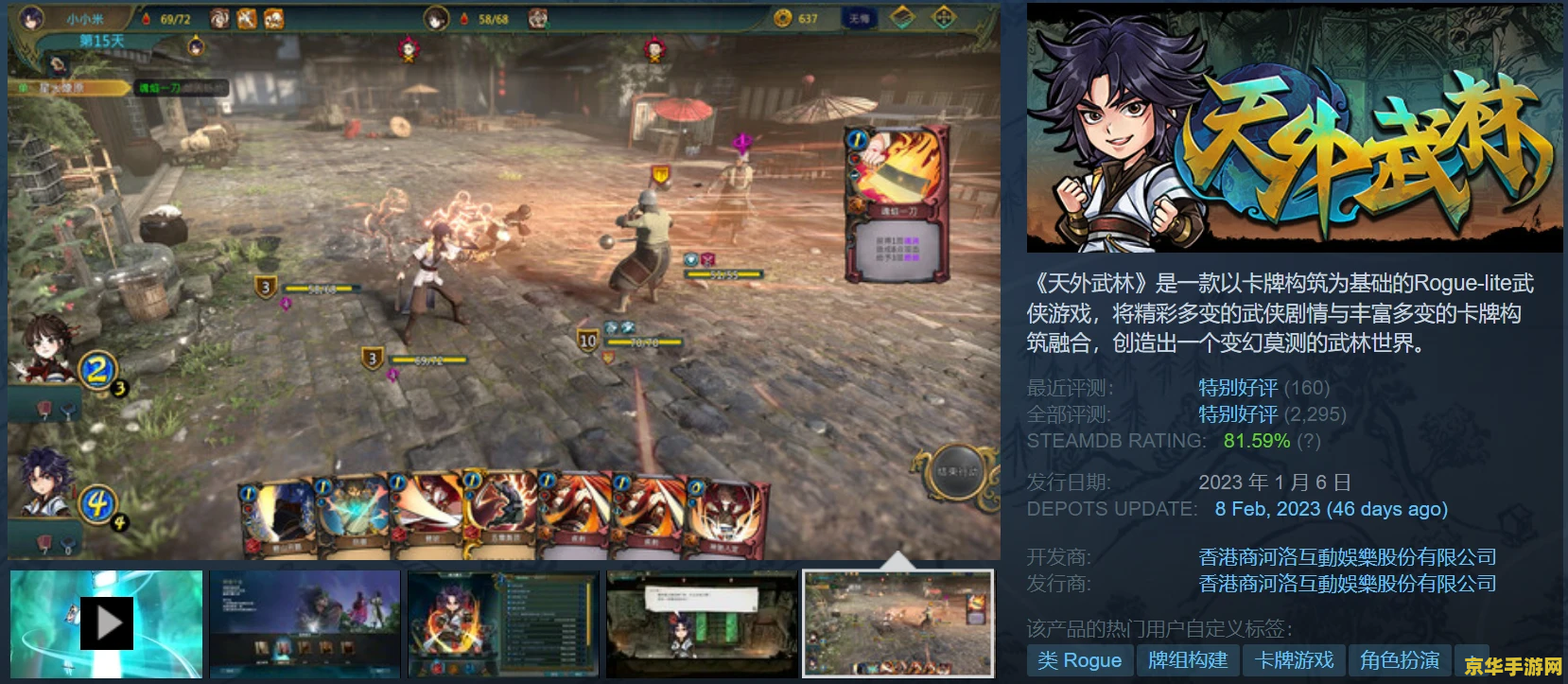Click the small blue button beside the gold count

[858, 18]
